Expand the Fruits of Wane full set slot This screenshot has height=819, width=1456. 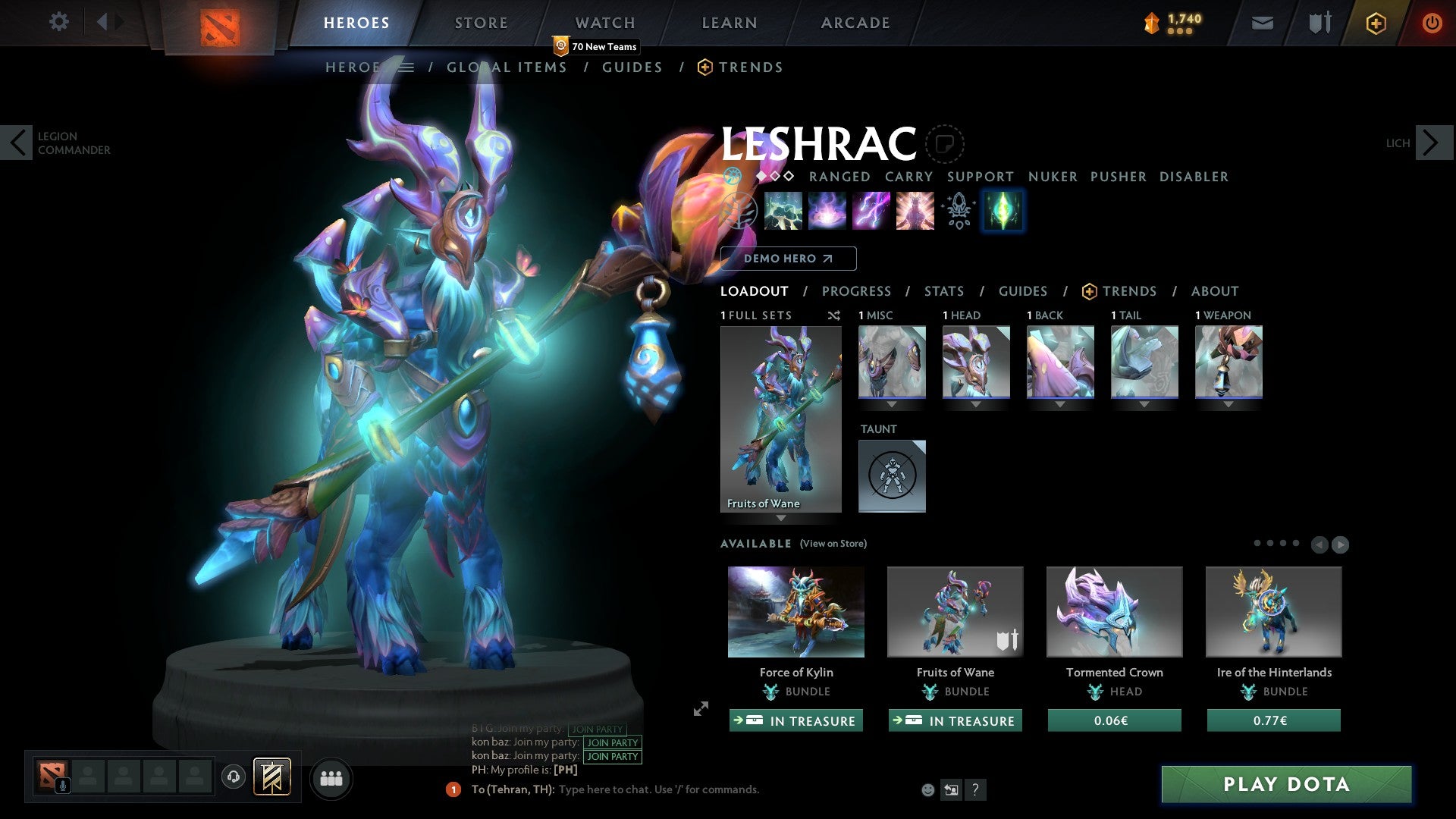coord(780,519)
